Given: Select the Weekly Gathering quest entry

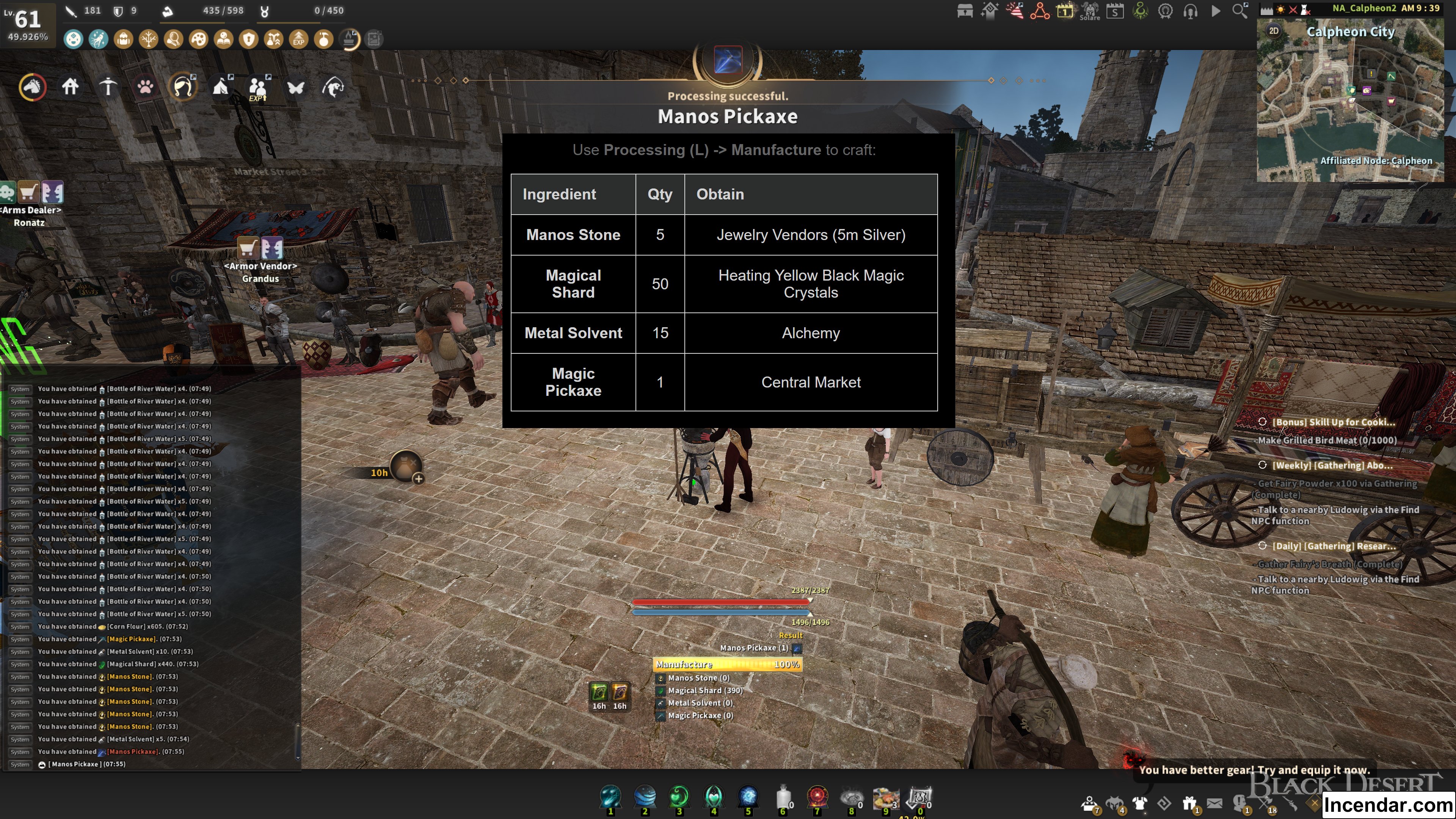Looking at the screenshot, I should [x=1332, y=465].
